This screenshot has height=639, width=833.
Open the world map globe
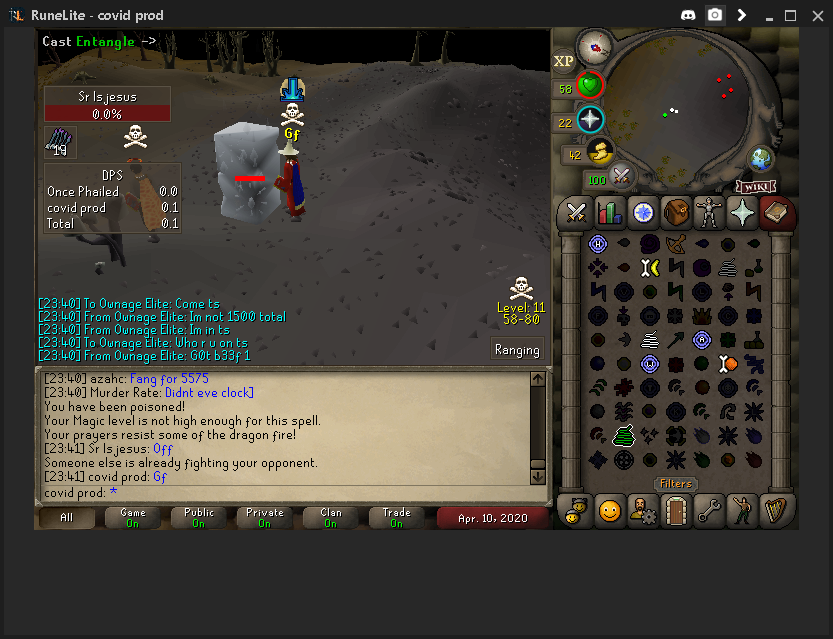pos(762,159)
